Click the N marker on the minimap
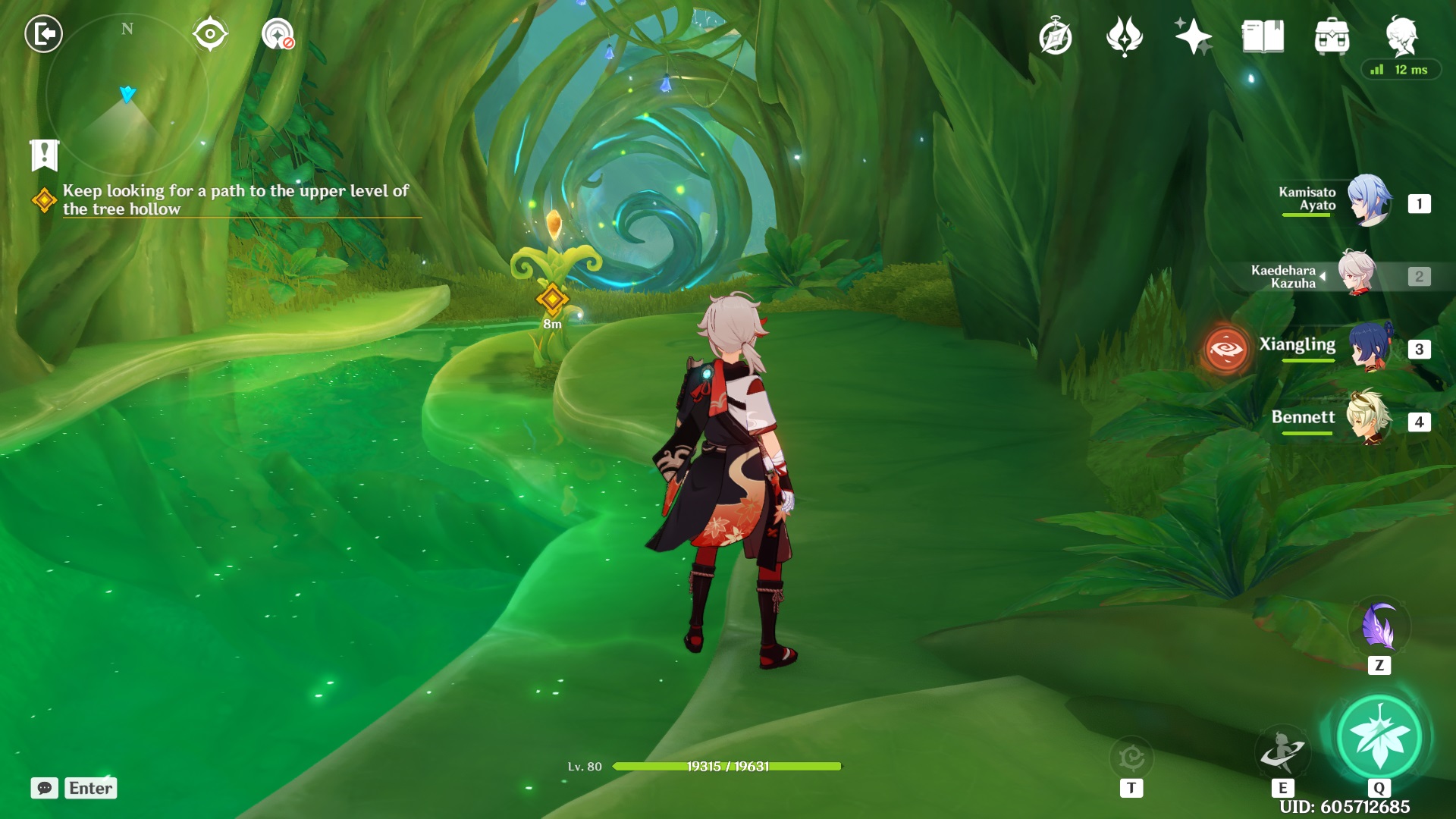Viewport: 1456px width, 819px height. click(126, 29)
